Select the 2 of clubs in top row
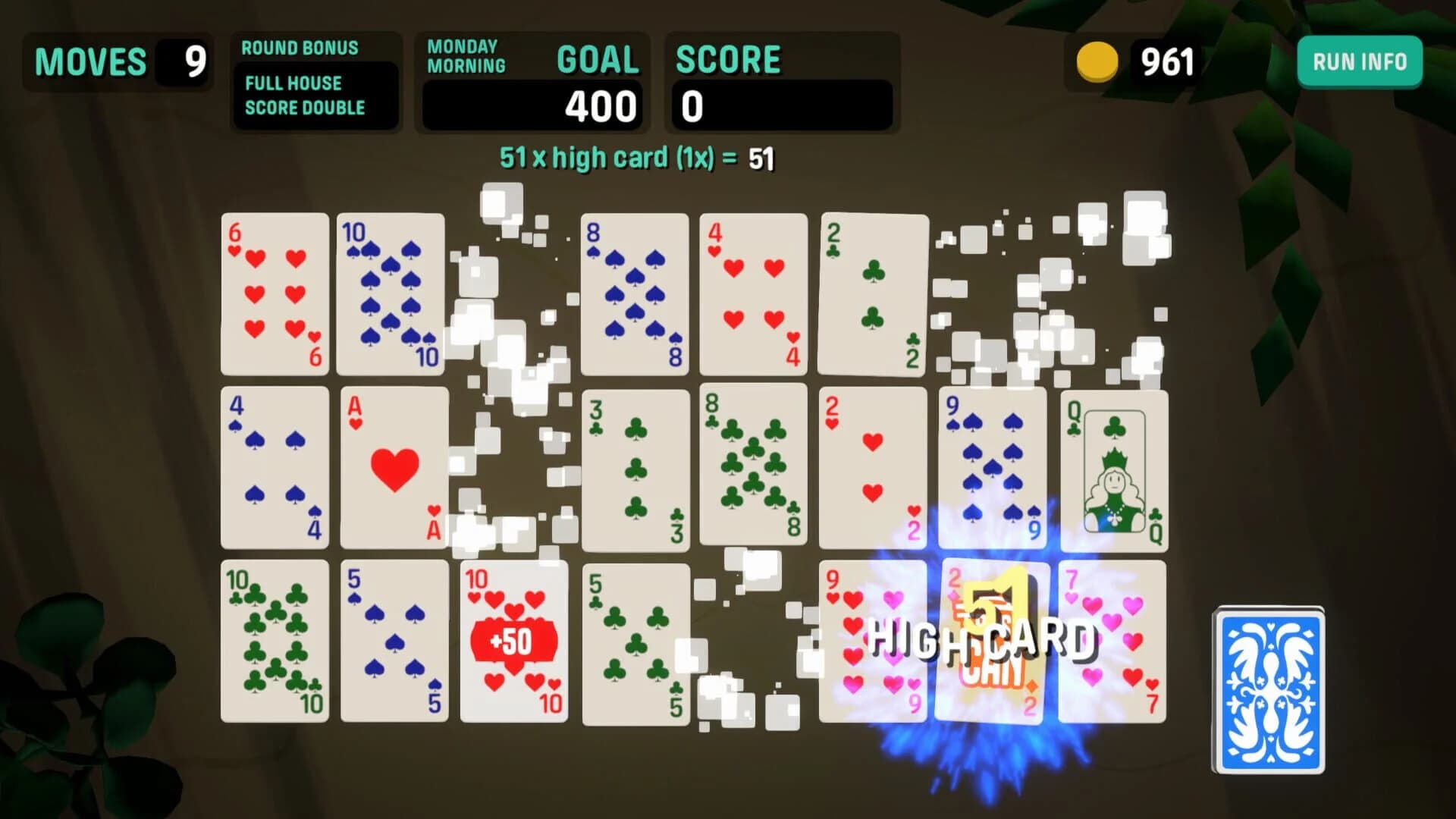 (871, 294)
